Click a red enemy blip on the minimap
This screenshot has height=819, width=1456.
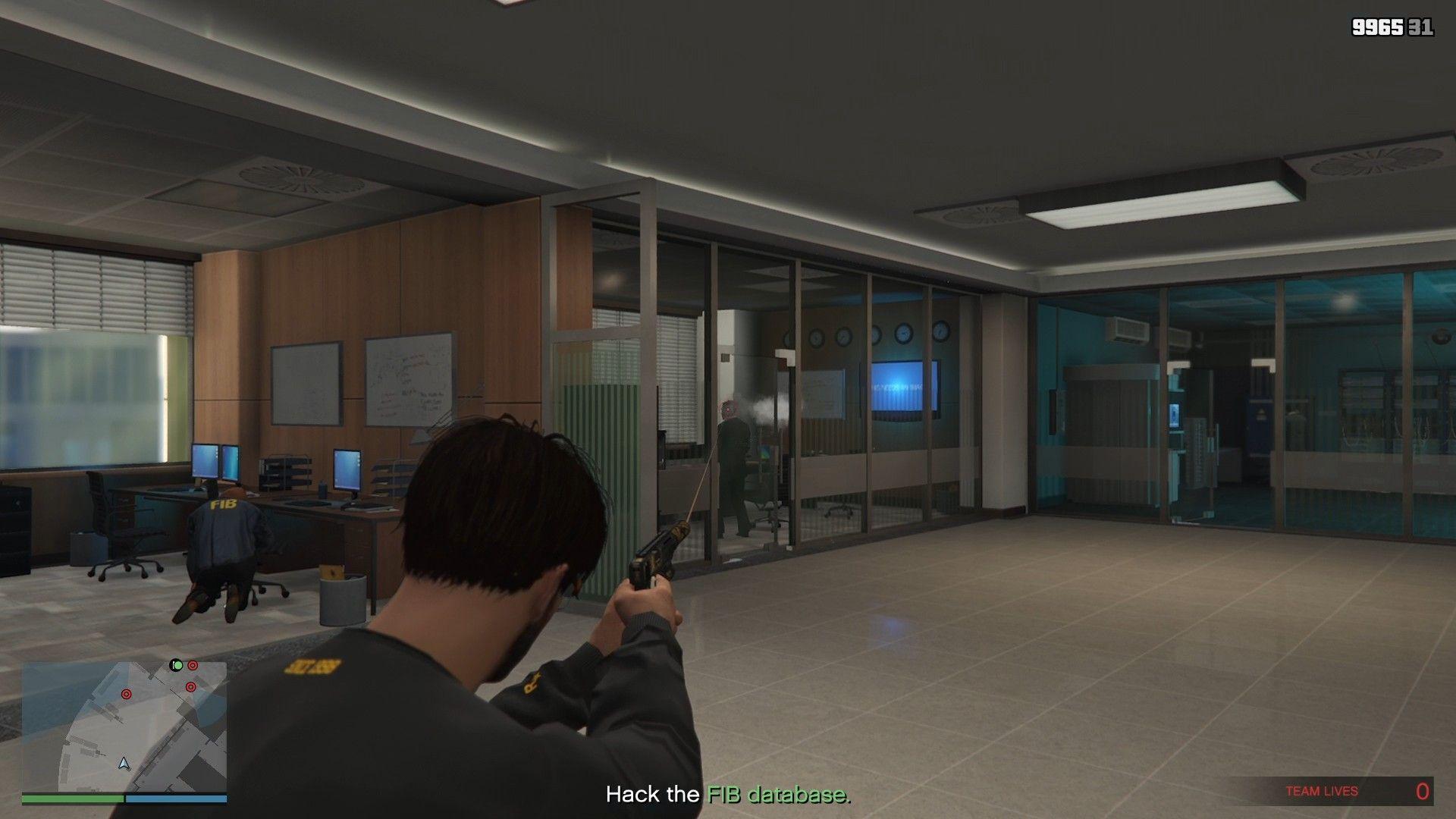(x=127, y=695)
